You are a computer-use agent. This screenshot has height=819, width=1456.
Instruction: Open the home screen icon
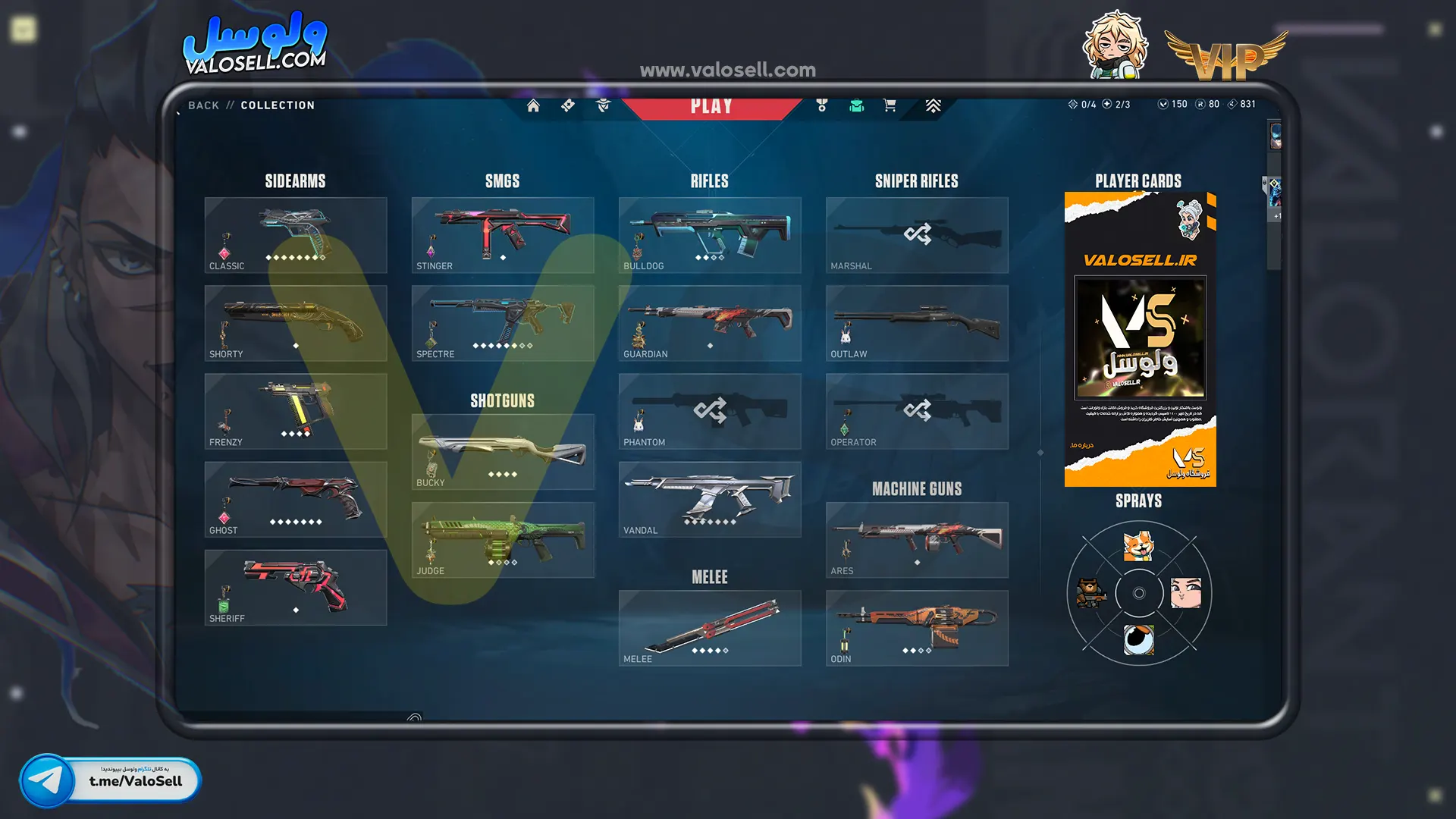(x=533, y=105)
